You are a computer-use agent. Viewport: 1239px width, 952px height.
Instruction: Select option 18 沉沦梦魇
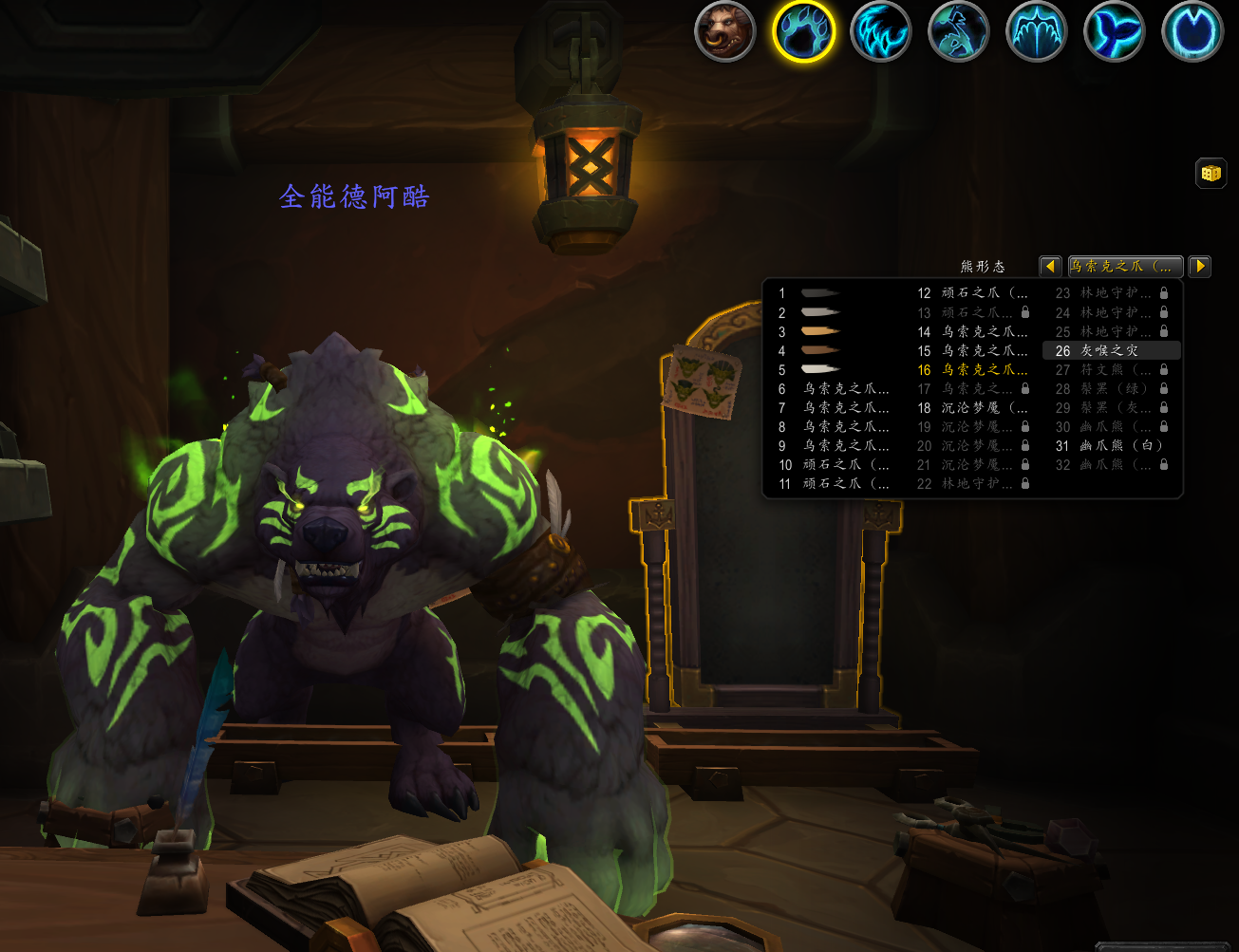click(x=972, y=408)
